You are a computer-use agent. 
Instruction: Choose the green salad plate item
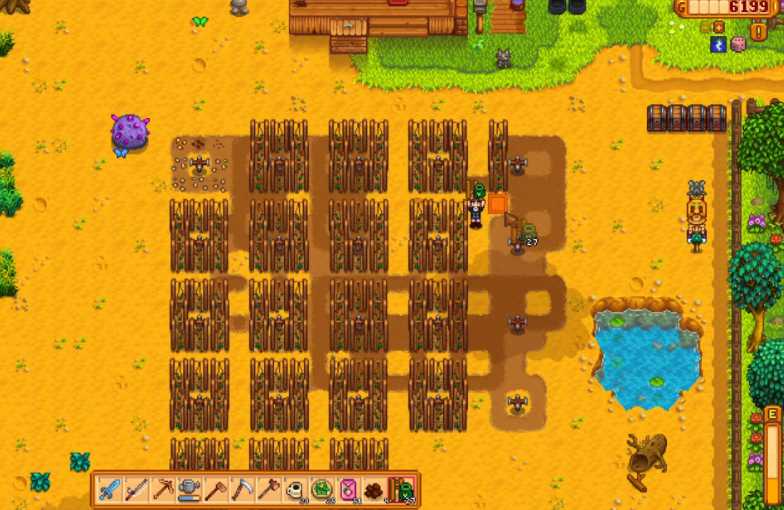pyautogui.click(x=324, y=490)
